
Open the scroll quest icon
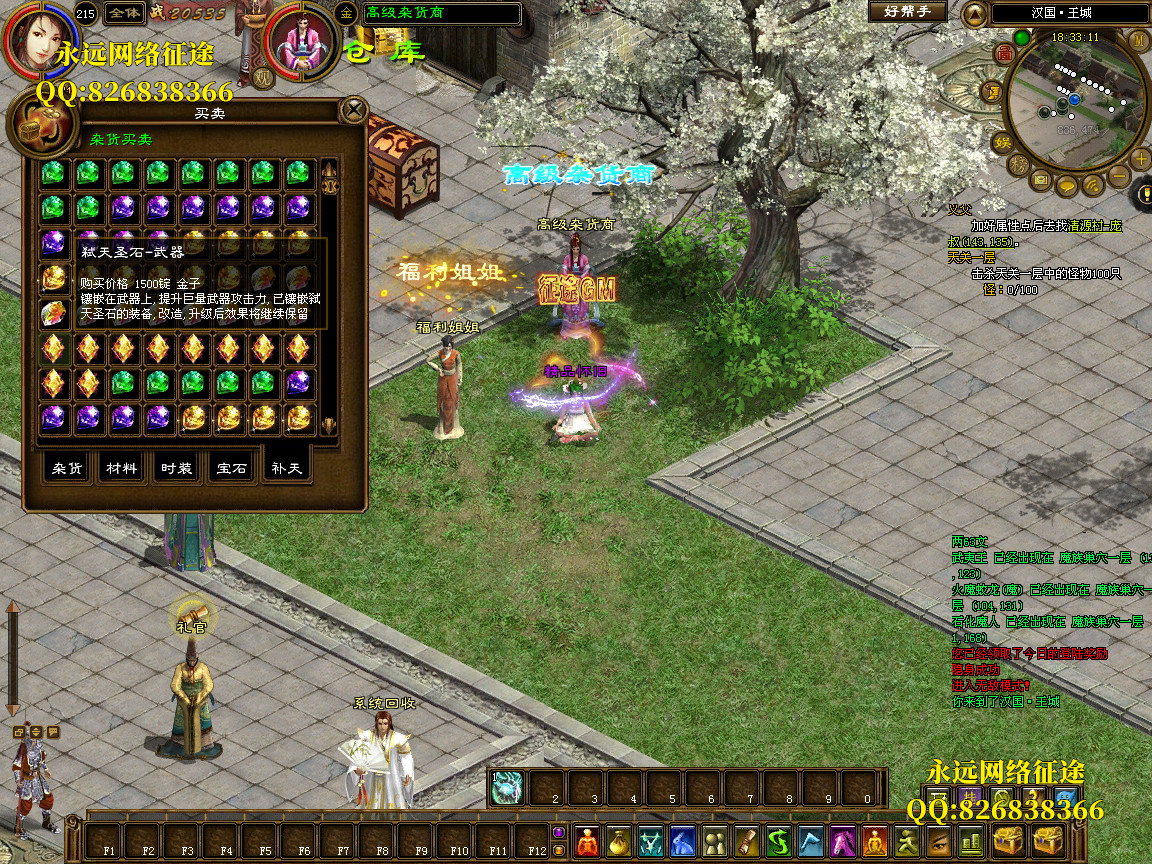pyautogui.click(x=747, y=842)
